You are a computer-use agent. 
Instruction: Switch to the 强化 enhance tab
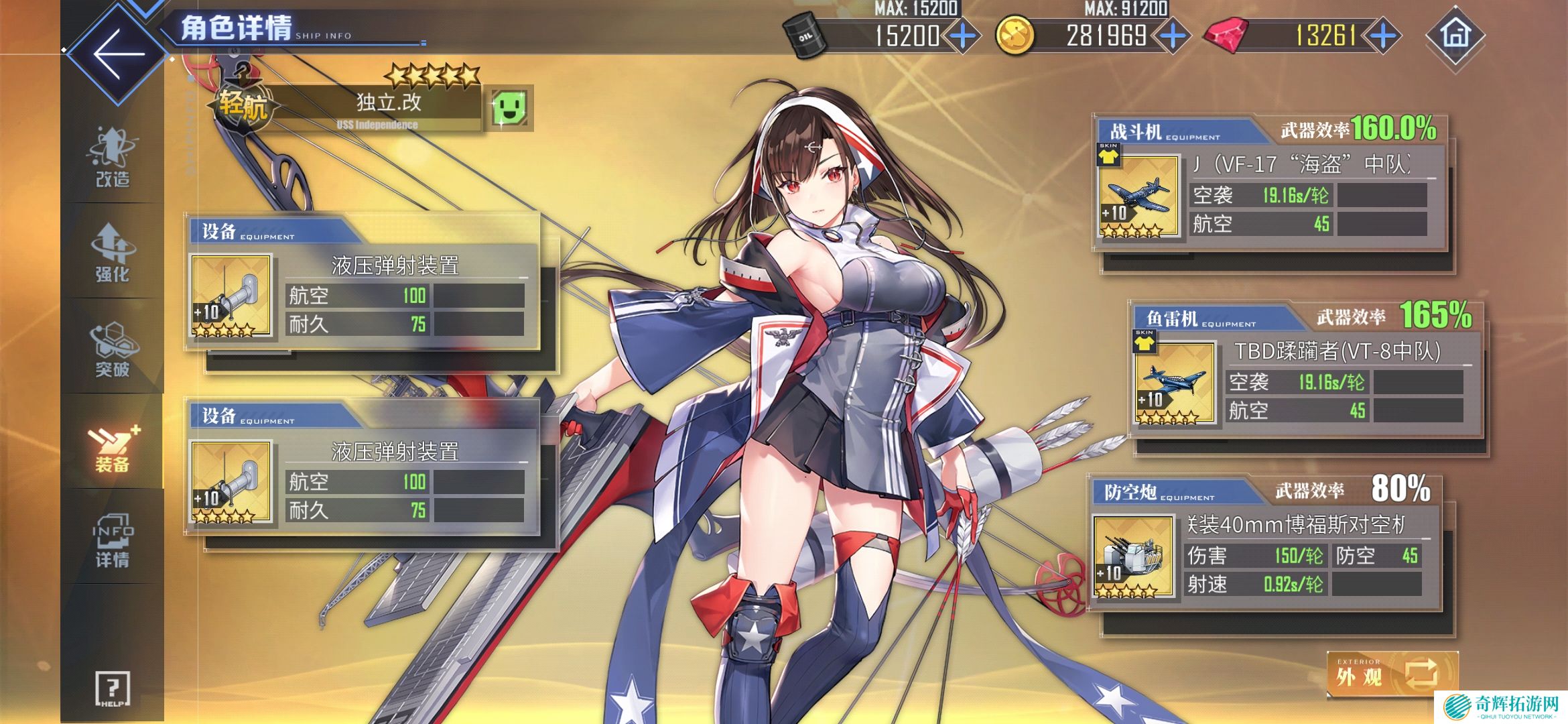[112, 253]
